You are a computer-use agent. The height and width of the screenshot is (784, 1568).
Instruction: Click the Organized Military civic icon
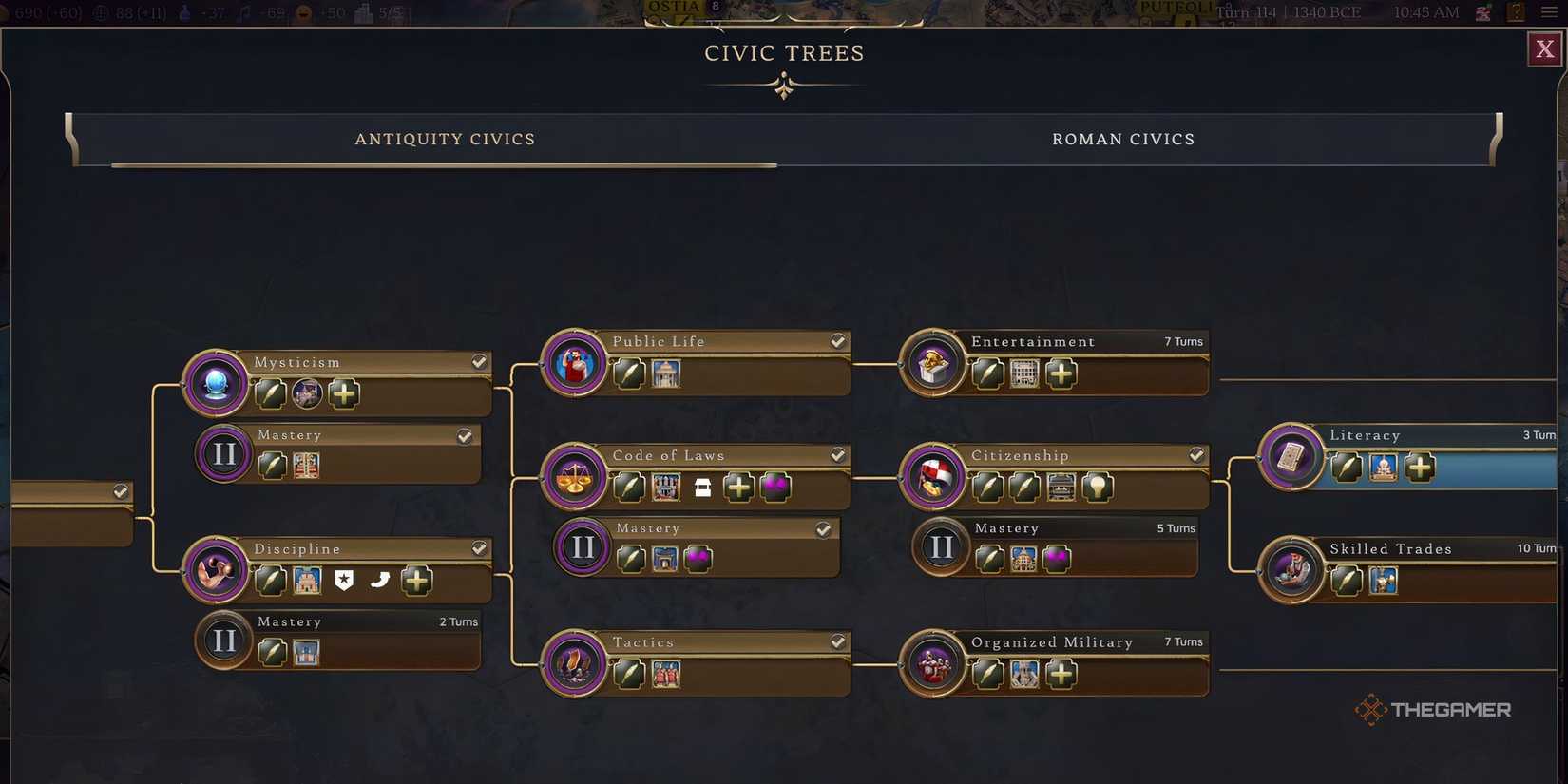pyautogui.click(x=935, y=664)
